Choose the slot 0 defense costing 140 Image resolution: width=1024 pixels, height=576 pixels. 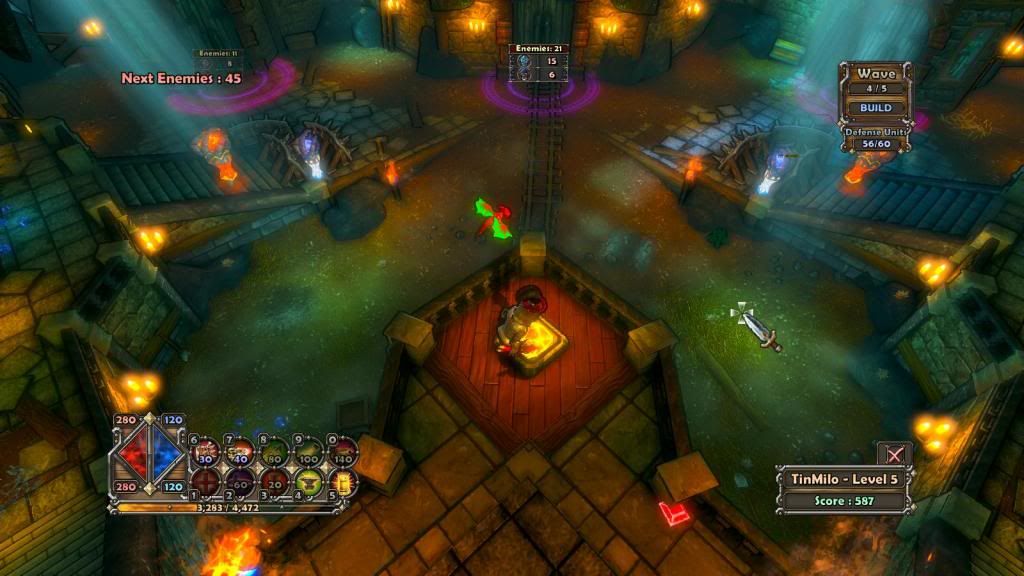coord(343,451)
